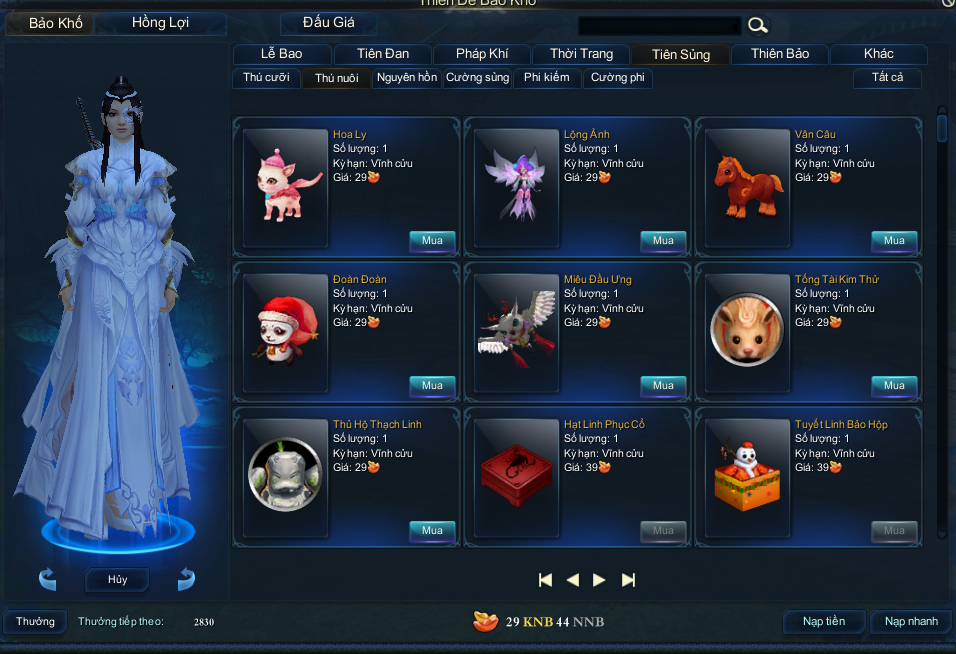956x654 pixels.
Task: Go to the next shop page
Action: pos(599,580)
